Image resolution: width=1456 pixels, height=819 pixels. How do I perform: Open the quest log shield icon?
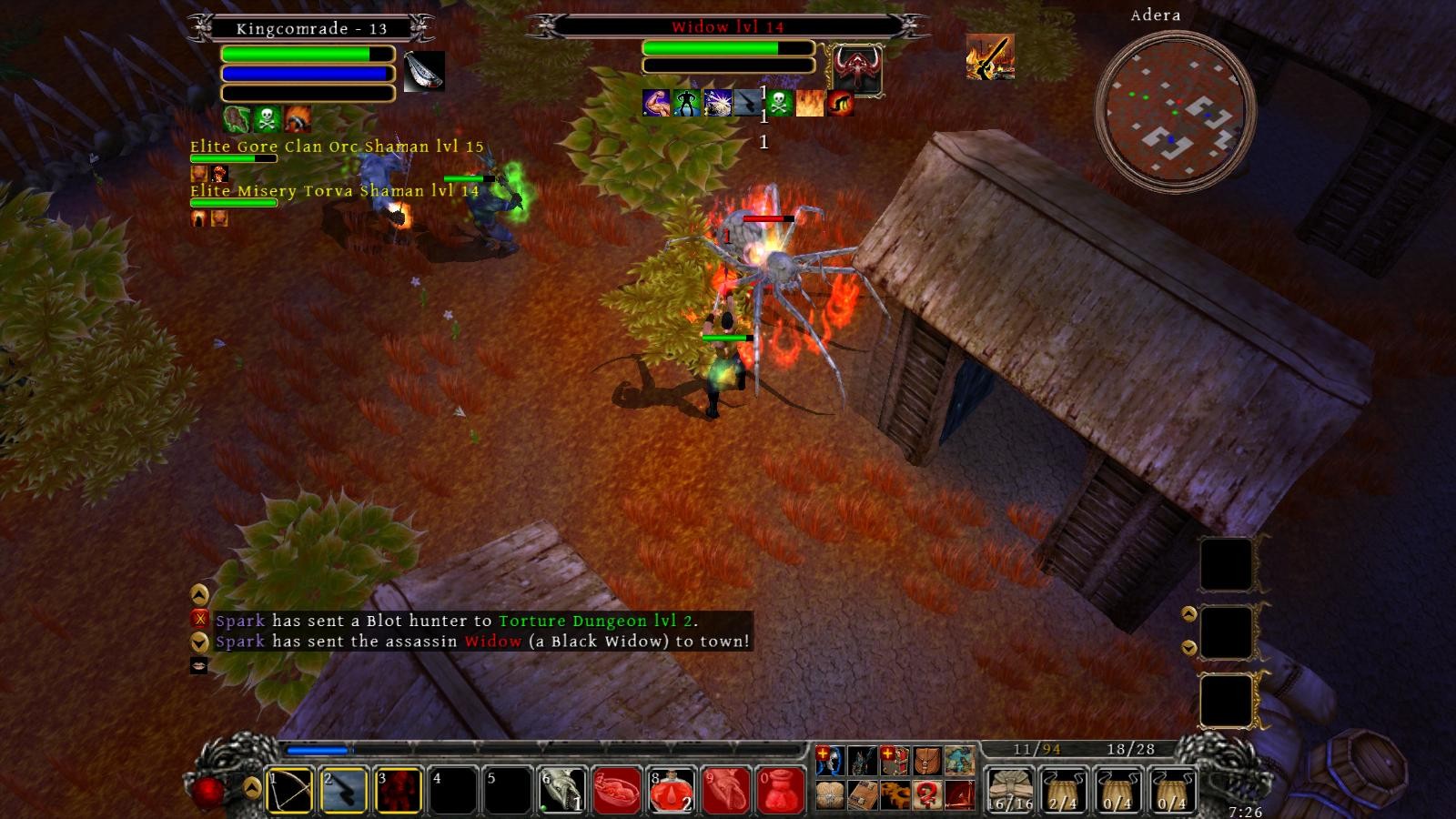pyautogui.click(x=894, y=761)
